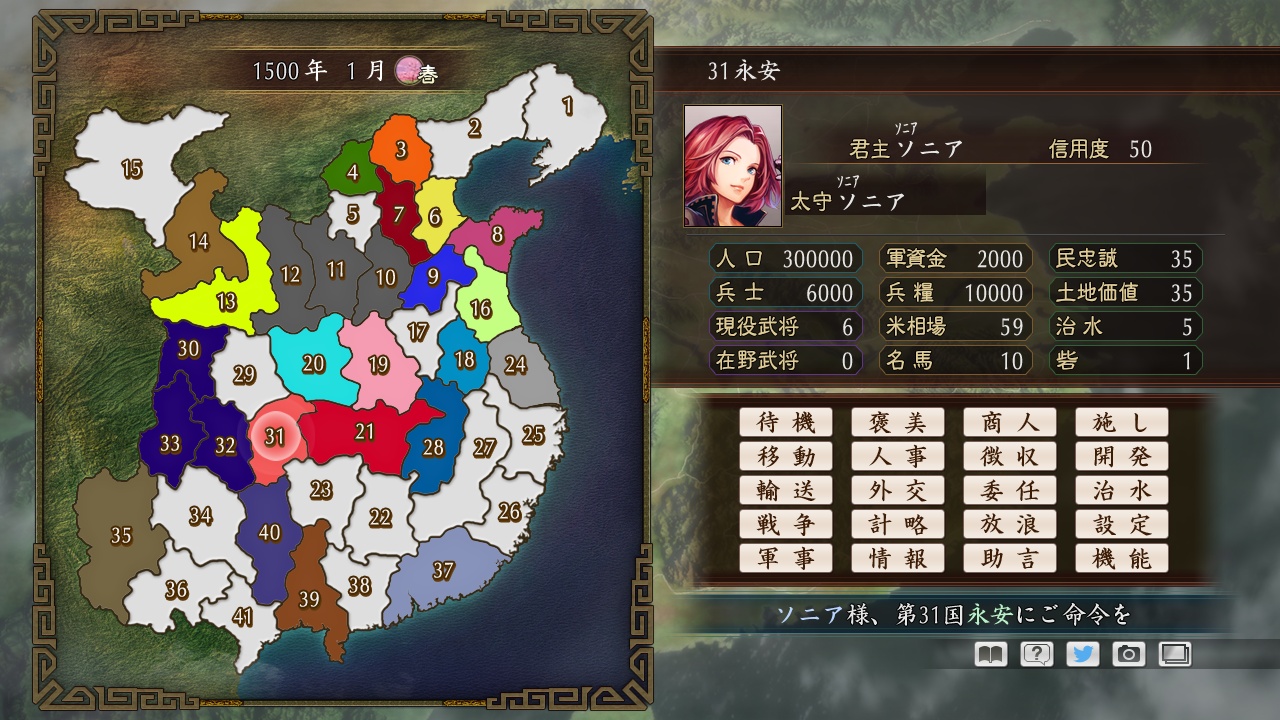
Task: Open the 計略 (Plot) command
Action: [x=898, y=524]
